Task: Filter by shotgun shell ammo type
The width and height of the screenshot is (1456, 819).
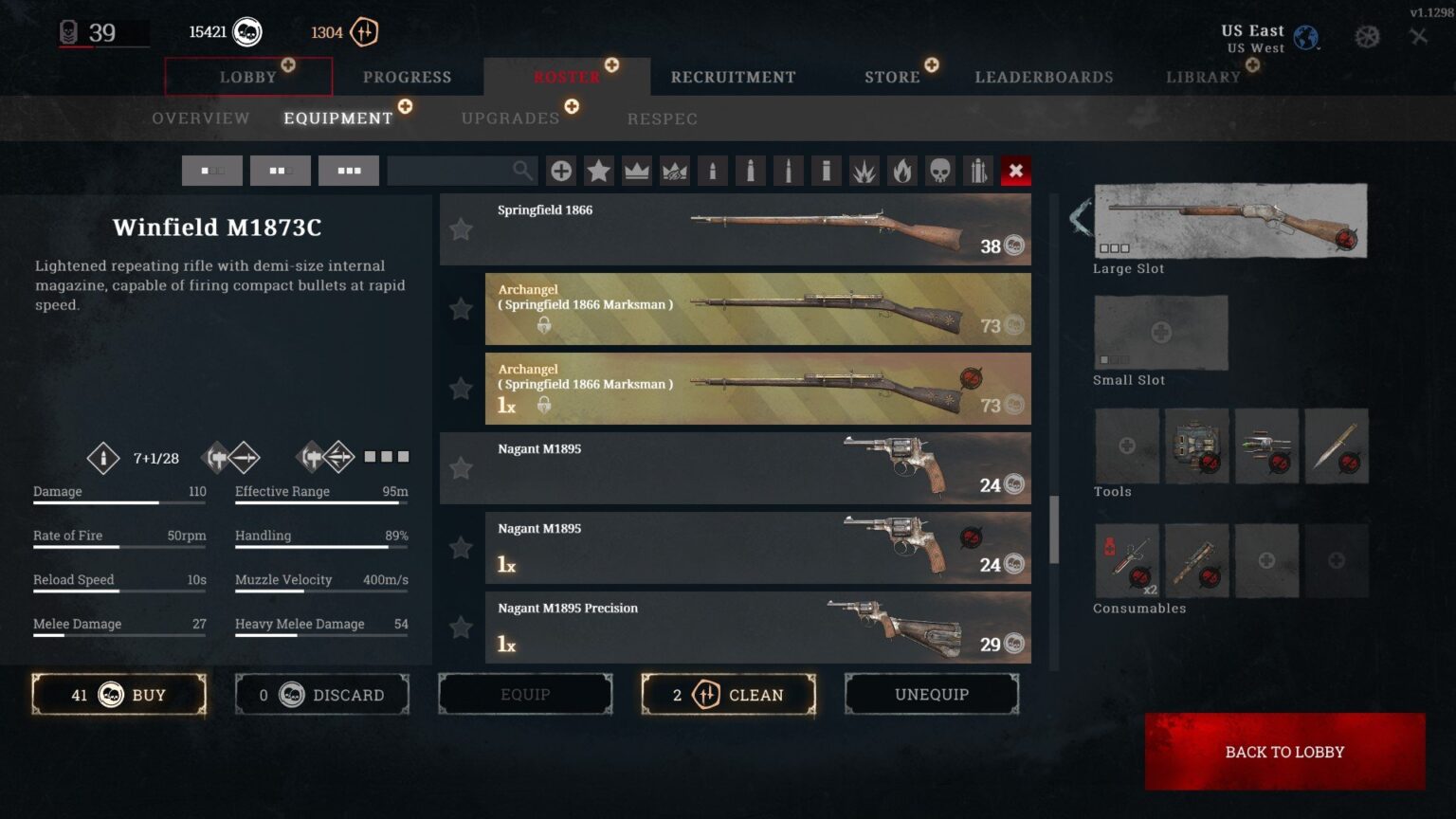Action: click(826, 171)
